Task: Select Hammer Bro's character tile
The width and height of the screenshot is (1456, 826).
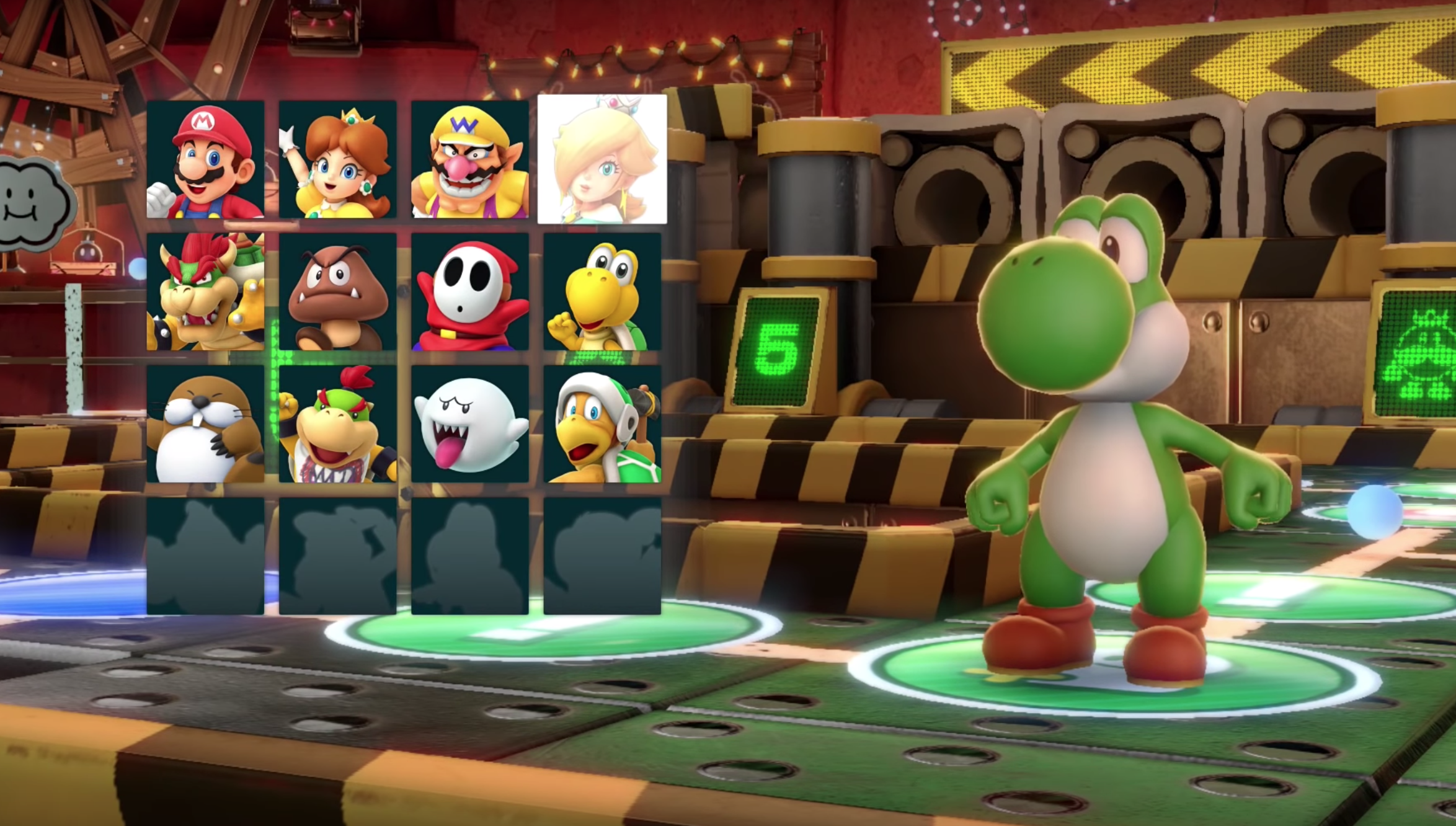Action: (602, 424)
